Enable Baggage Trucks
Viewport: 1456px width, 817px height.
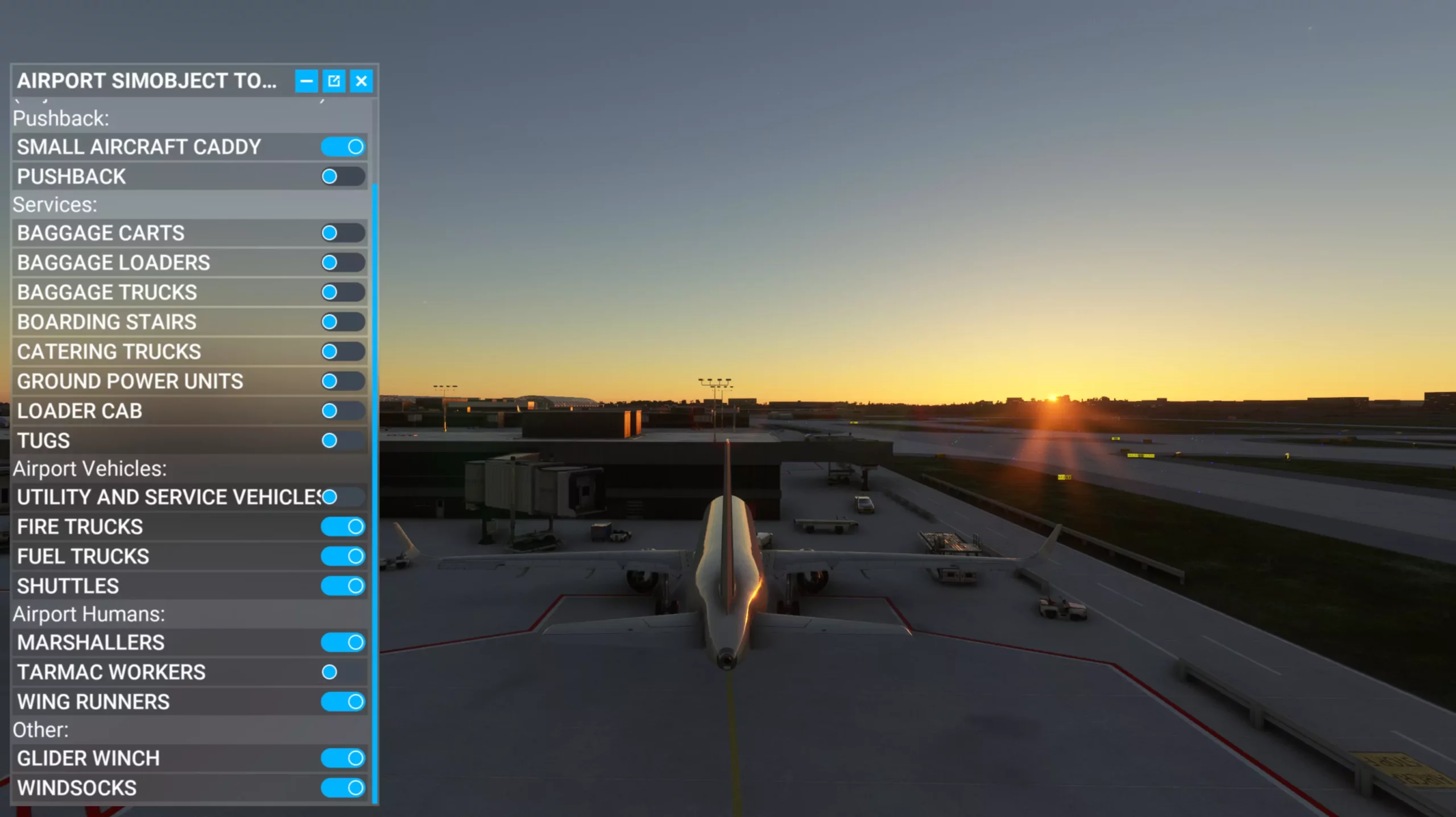pyautogui.click(x=343, y=292)
